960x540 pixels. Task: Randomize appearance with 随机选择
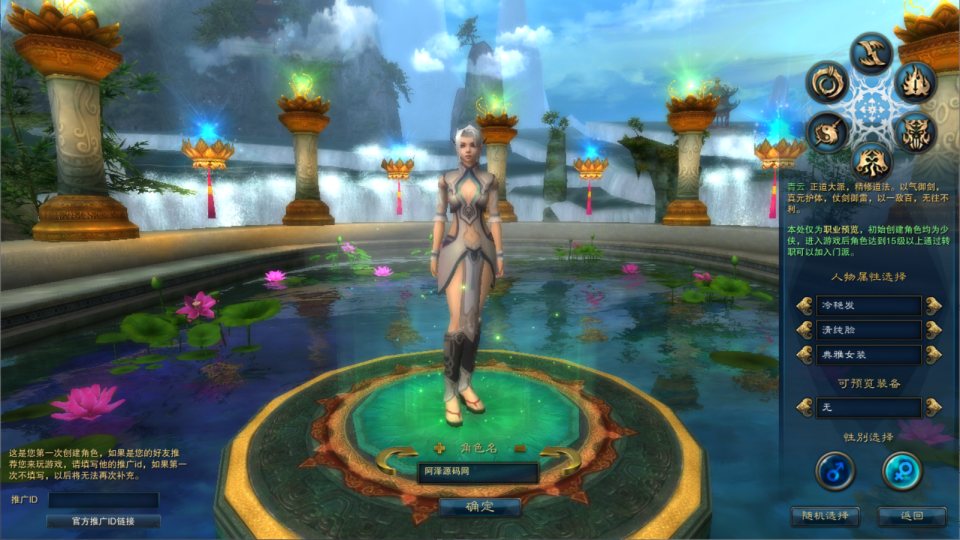(824, 516)
